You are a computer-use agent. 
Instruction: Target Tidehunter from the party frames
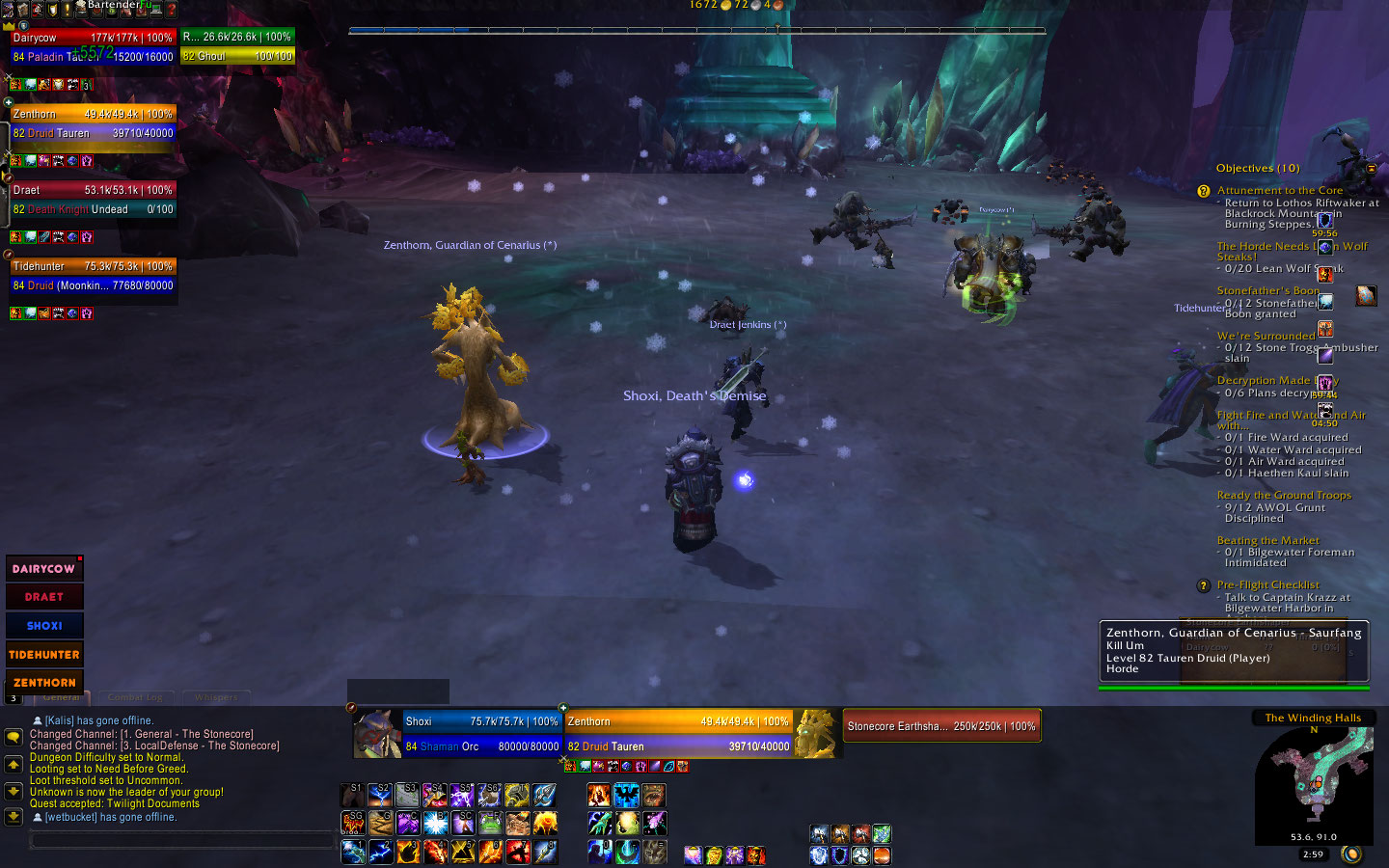93,276
